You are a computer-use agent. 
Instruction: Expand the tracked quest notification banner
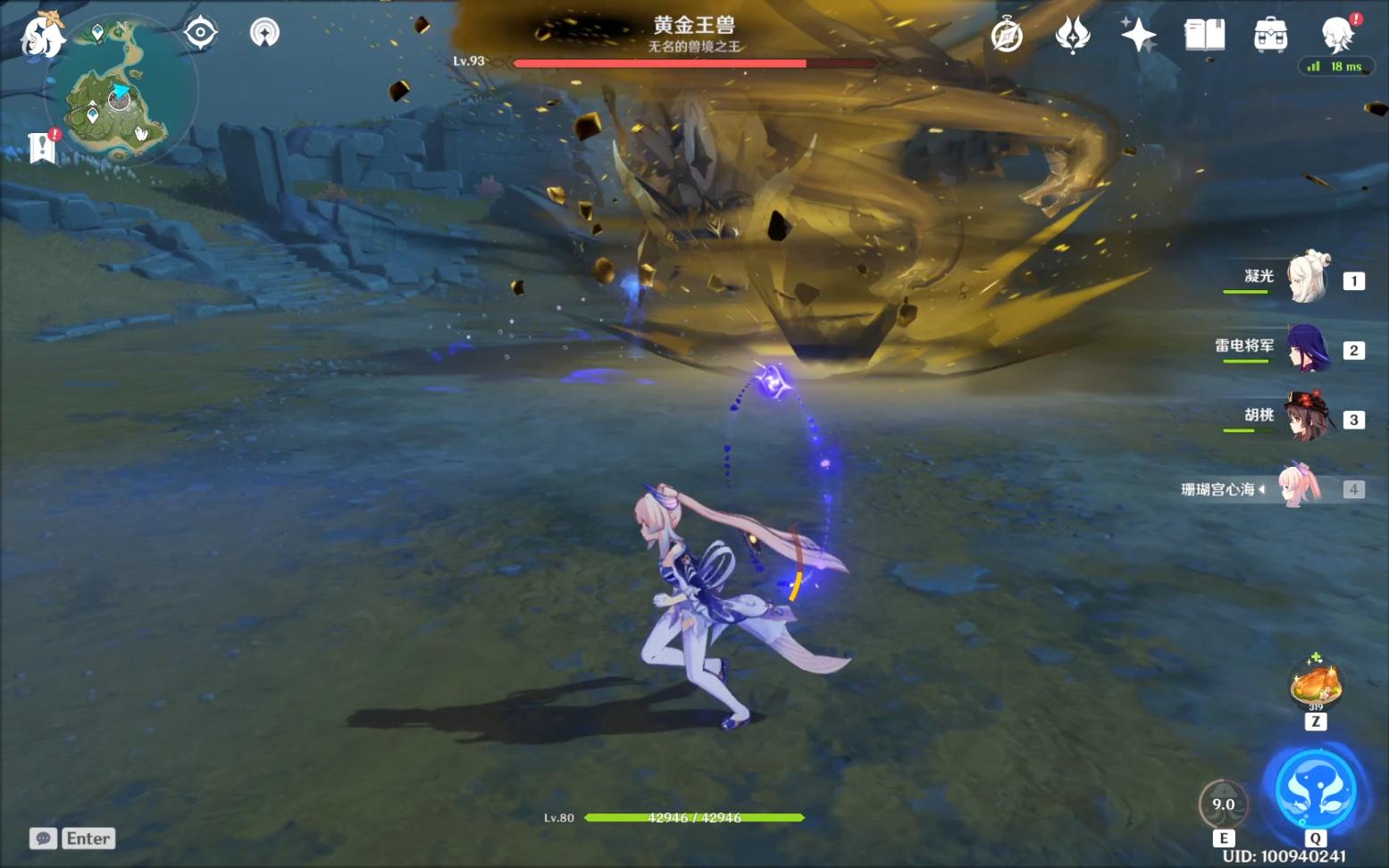point(39,146)
